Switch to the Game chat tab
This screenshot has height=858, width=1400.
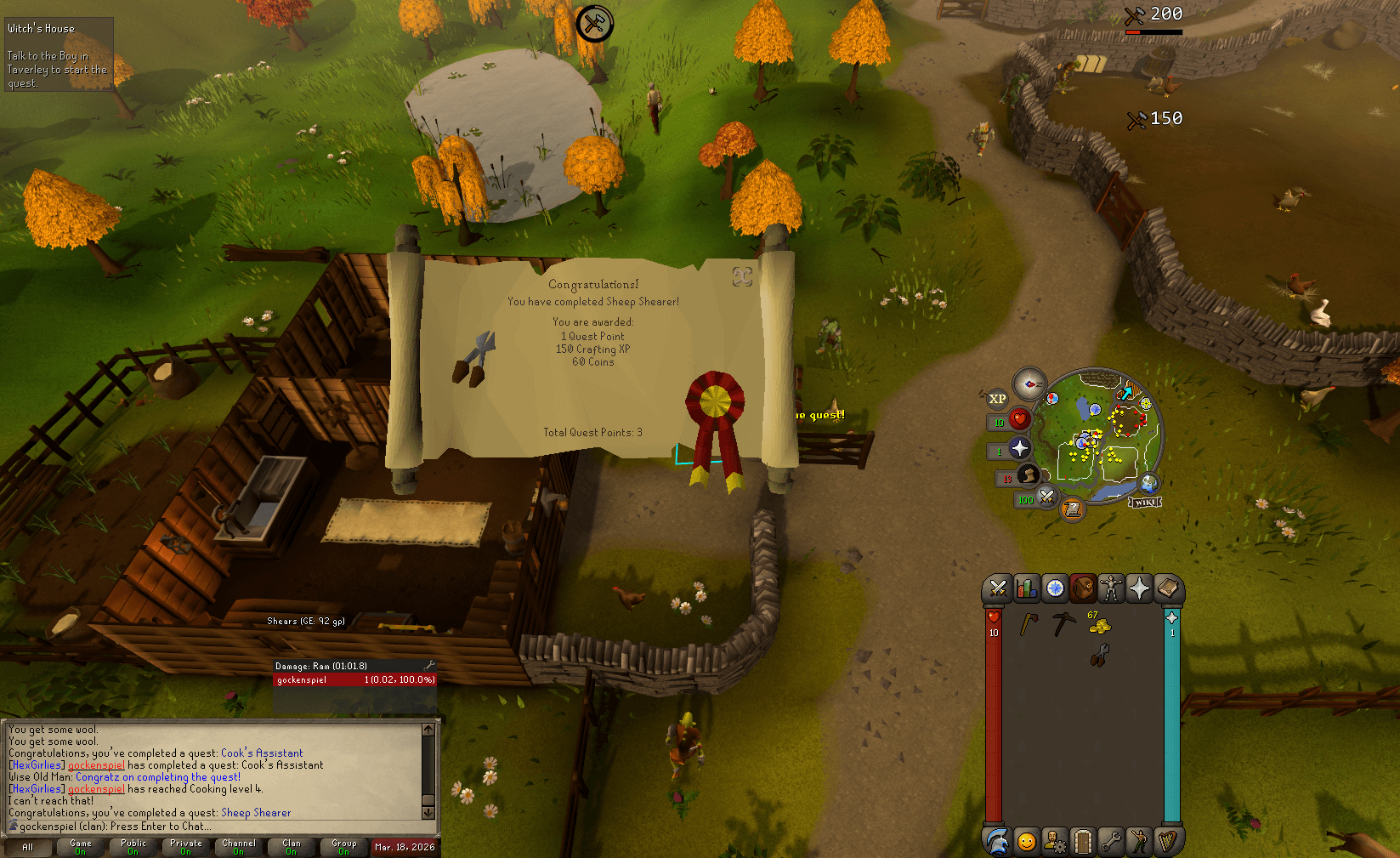[80, 847]
